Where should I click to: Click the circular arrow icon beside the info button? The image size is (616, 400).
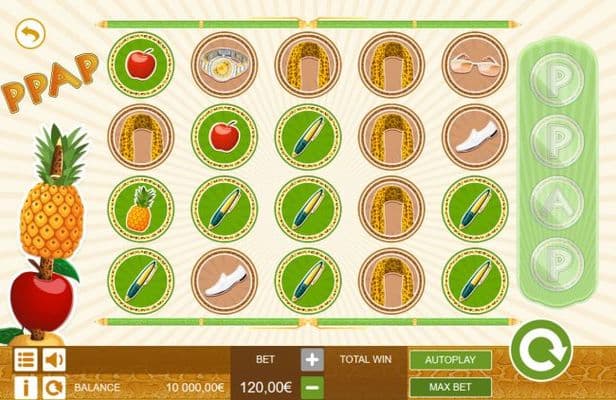[x=53, y=386]
